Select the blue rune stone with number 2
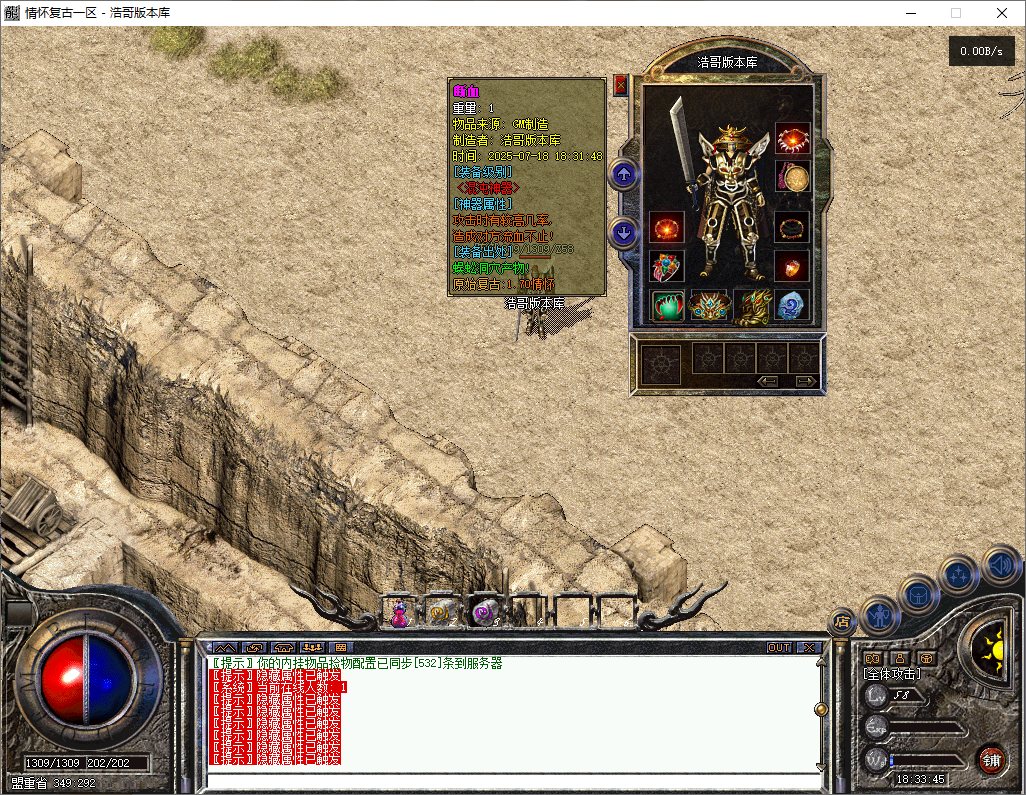This screenshot has height=795, width=1026. click(x=791, y=305)
